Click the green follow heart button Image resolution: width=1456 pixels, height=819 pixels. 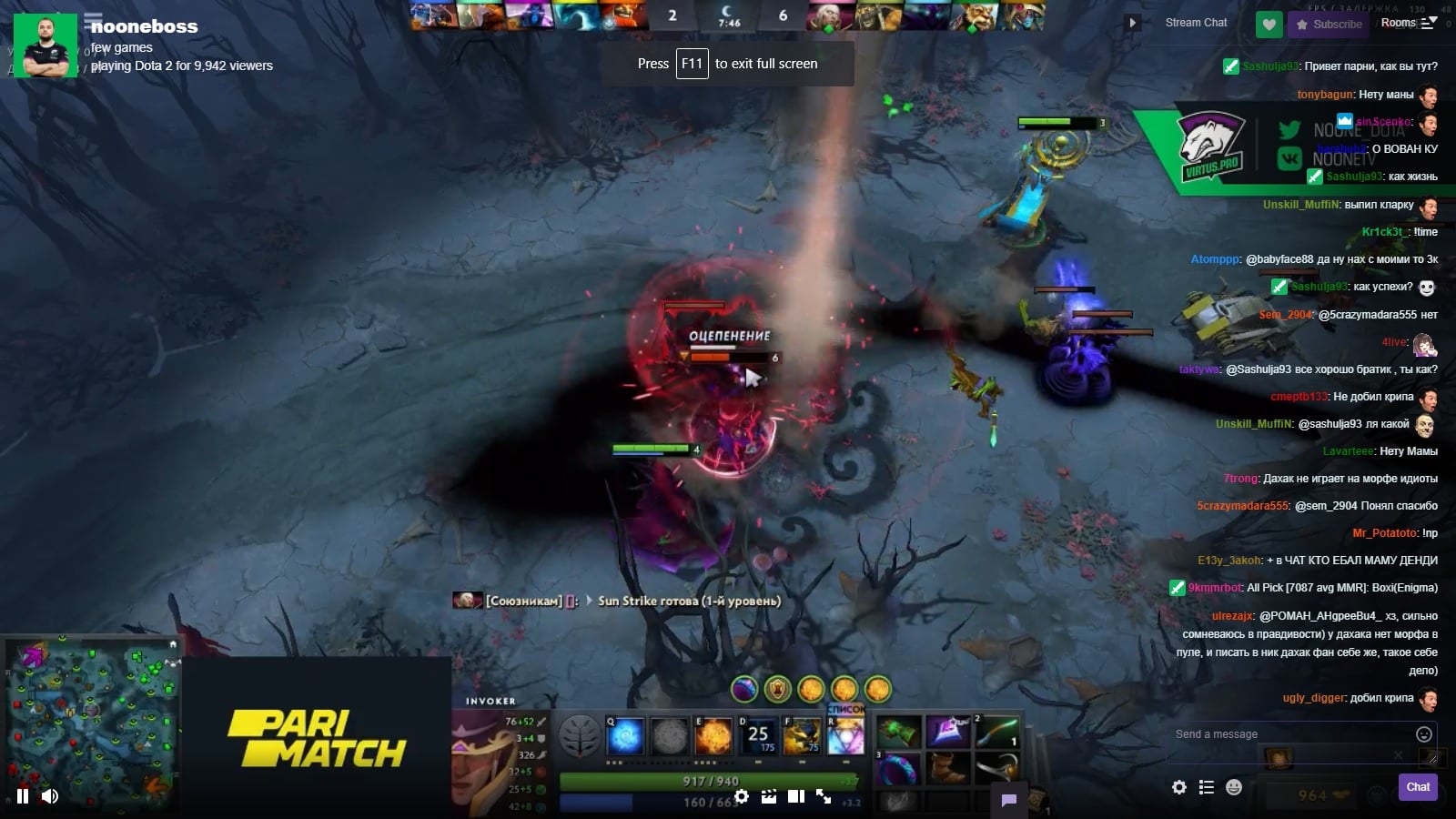point(1269,25)
